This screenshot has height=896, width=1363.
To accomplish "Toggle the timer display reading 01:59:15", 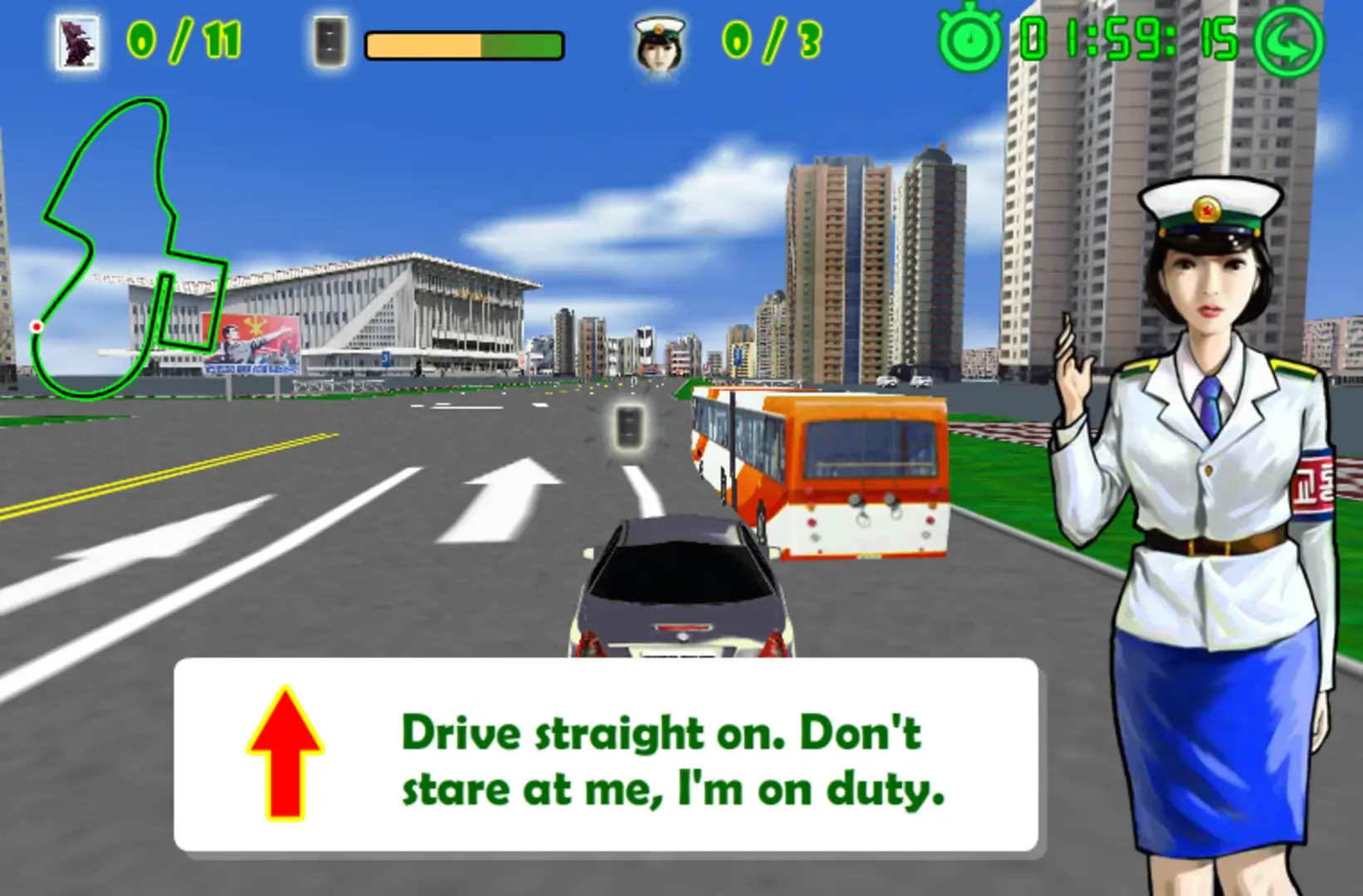I will tap(1121, 40).
